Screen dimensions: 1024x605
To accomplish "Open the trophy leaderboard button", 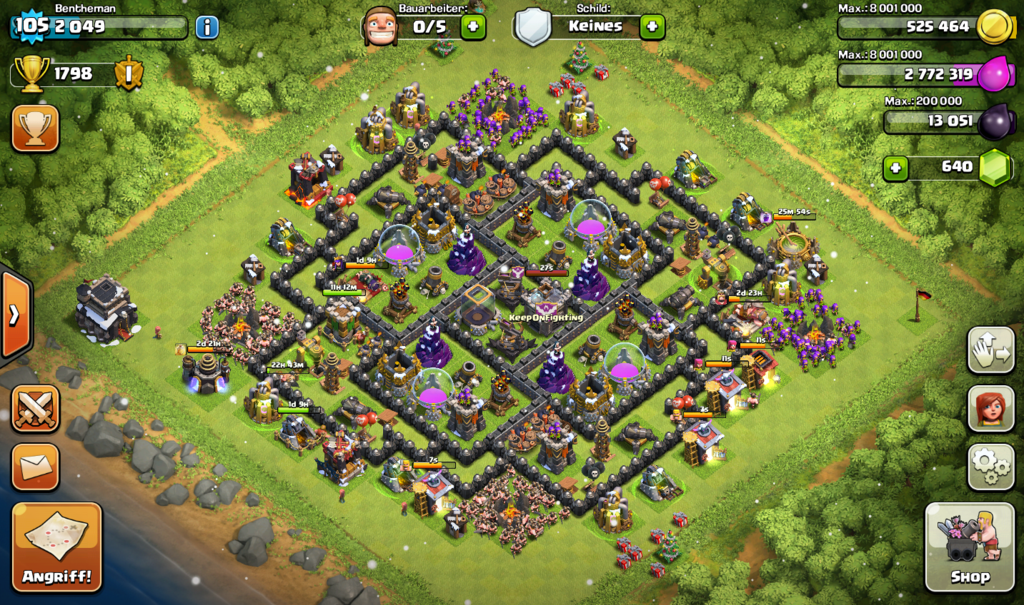I will (x=35, y=128).
